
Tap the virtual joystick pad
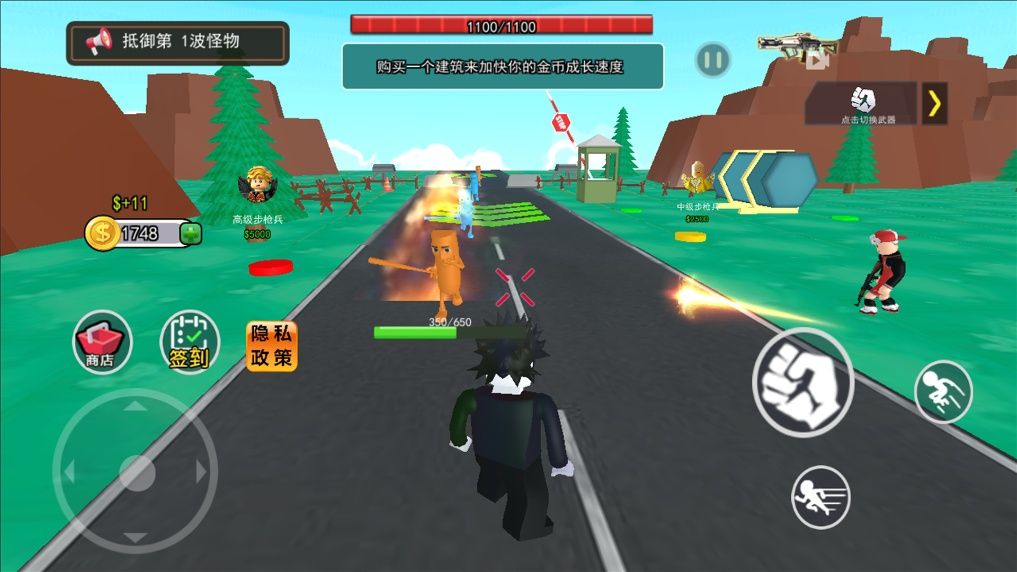pyautogui.click(x=135, y=471)
